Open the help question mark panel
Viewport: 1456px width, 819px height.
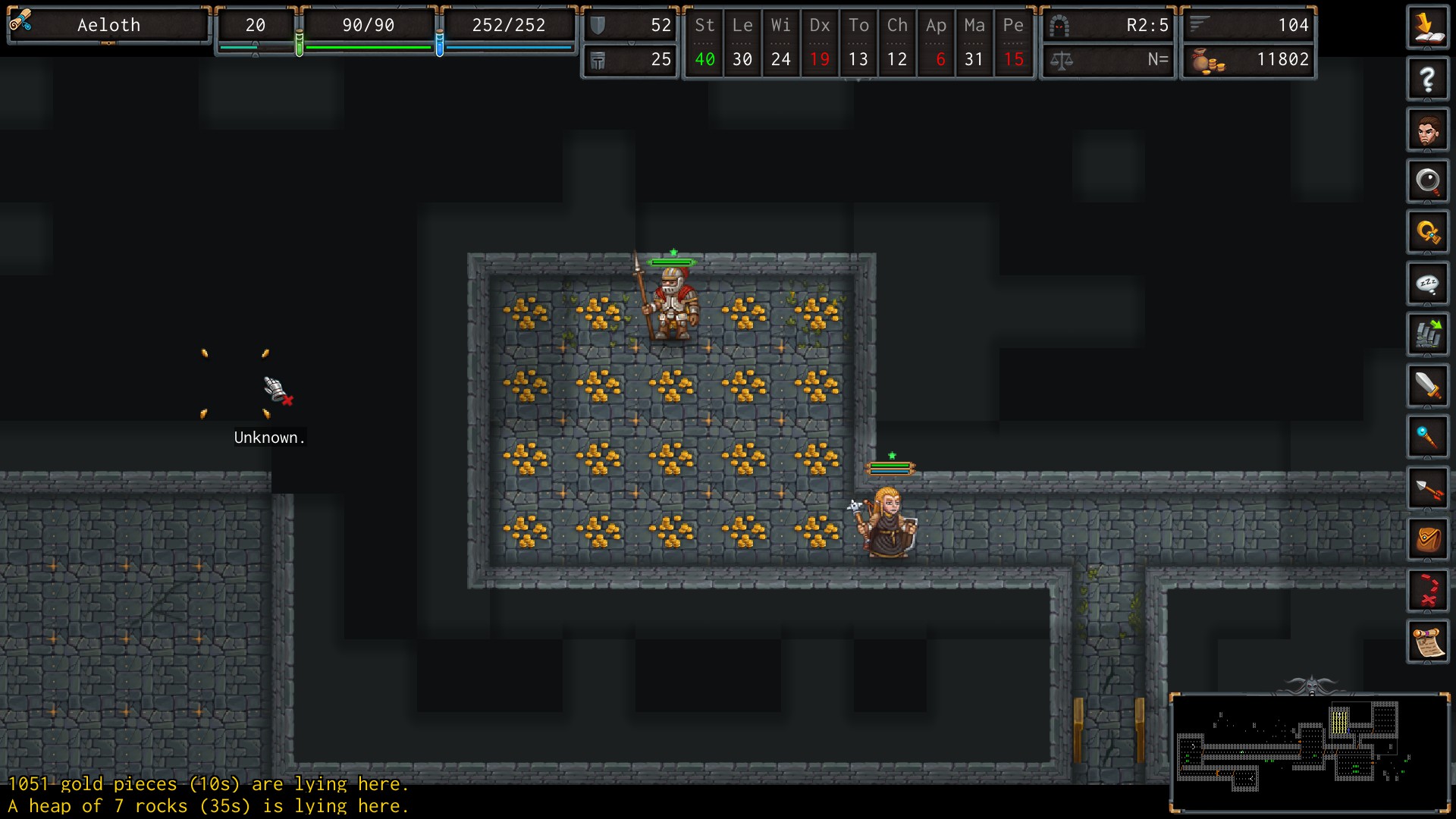coord(1427,78)
